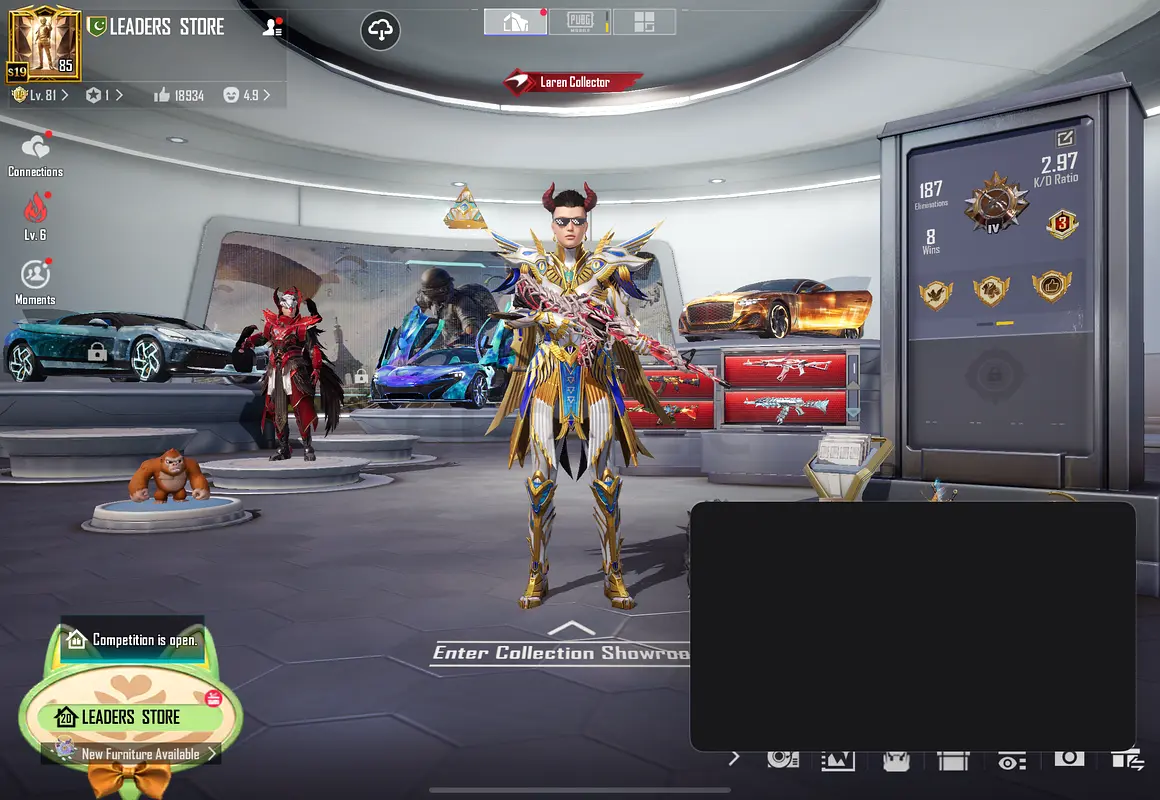Open the friends list icon beside the name
The image size is (1160, 800).
(x=272, y=28)
